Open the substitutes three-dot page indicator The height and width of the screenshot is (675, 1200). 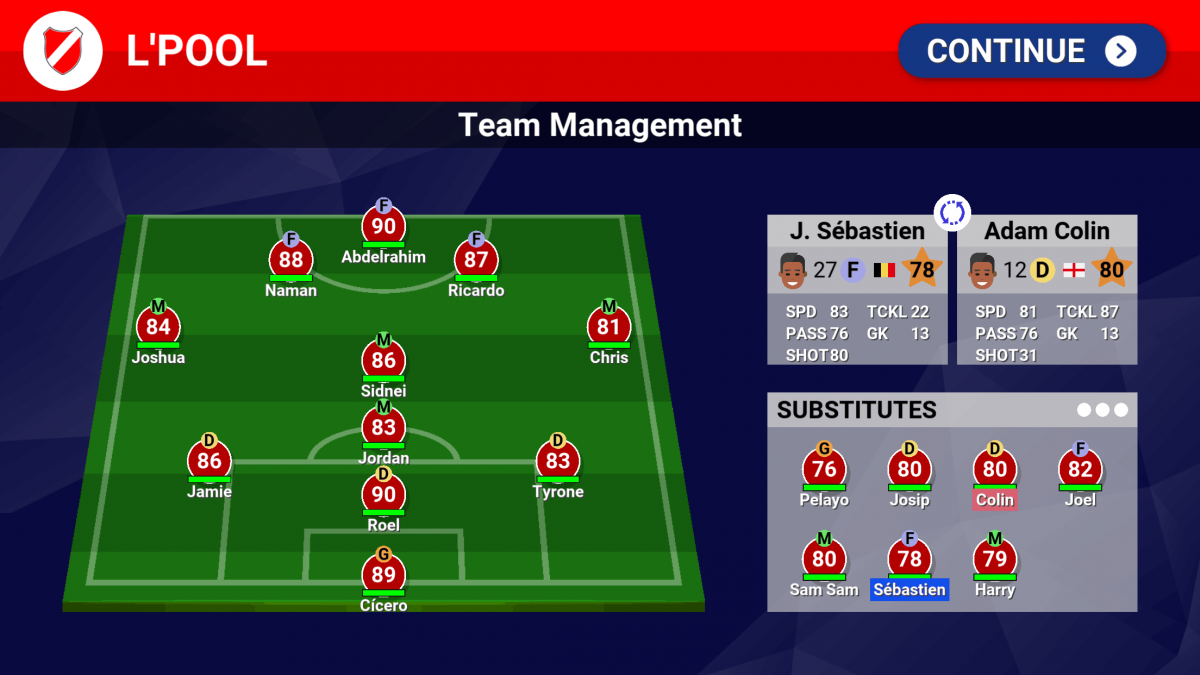click(x=1102, y=410)
